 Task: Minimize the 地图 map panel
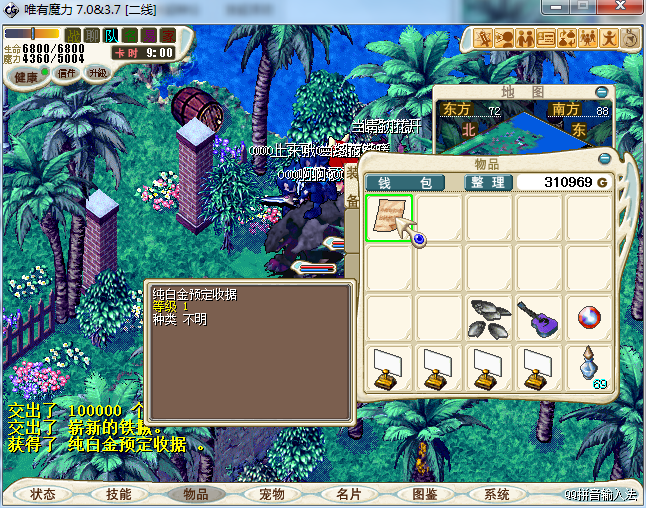604,91
